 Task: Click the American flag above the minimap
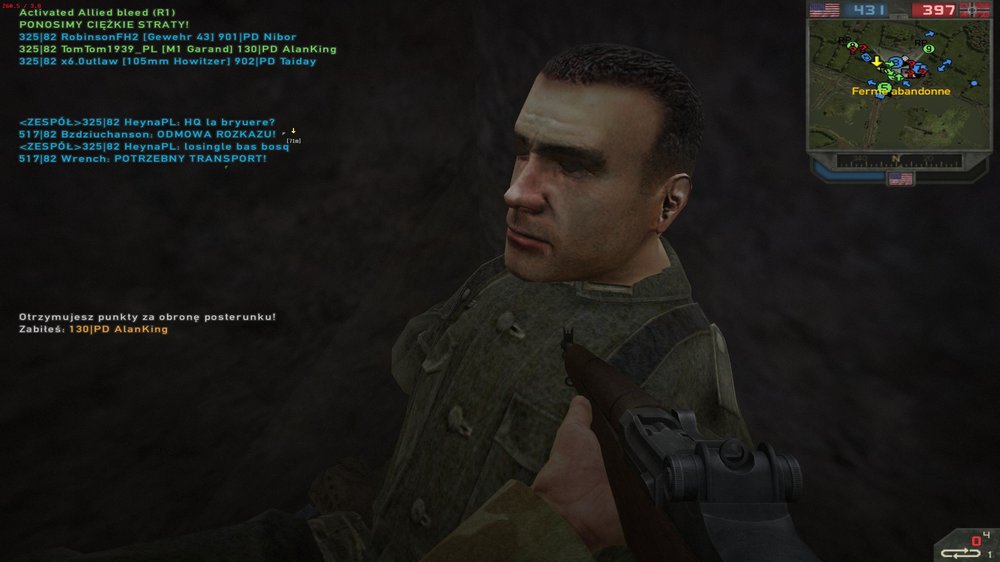825,10
